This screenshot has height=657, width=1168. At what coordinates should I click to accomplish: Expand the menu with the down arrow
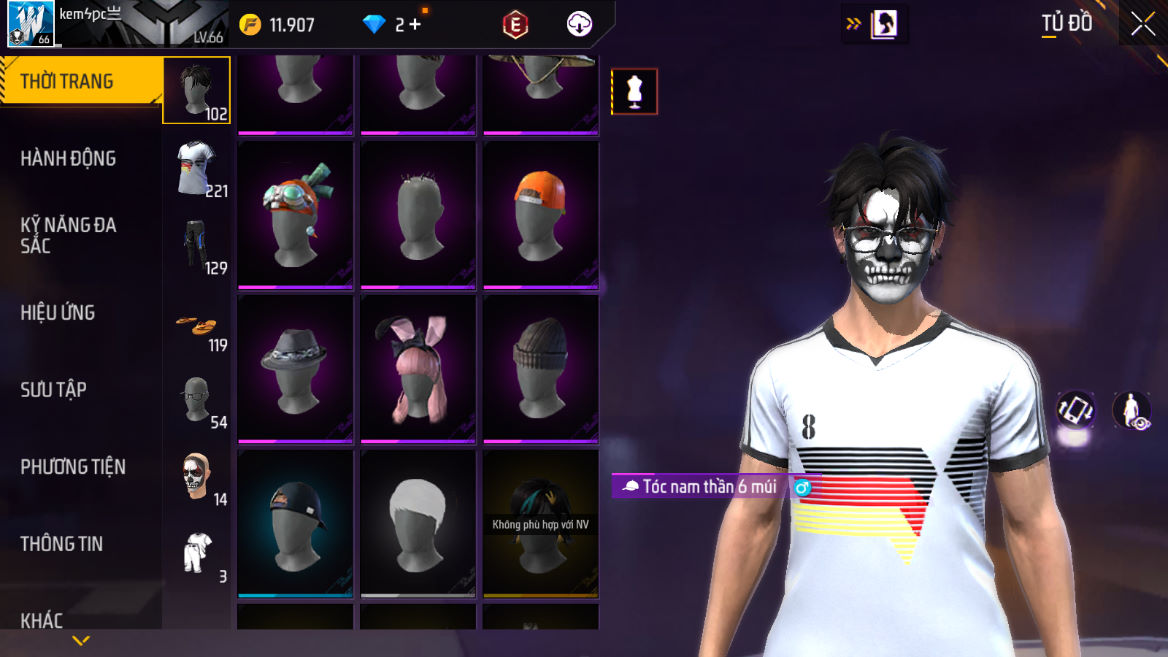point(81,641)
